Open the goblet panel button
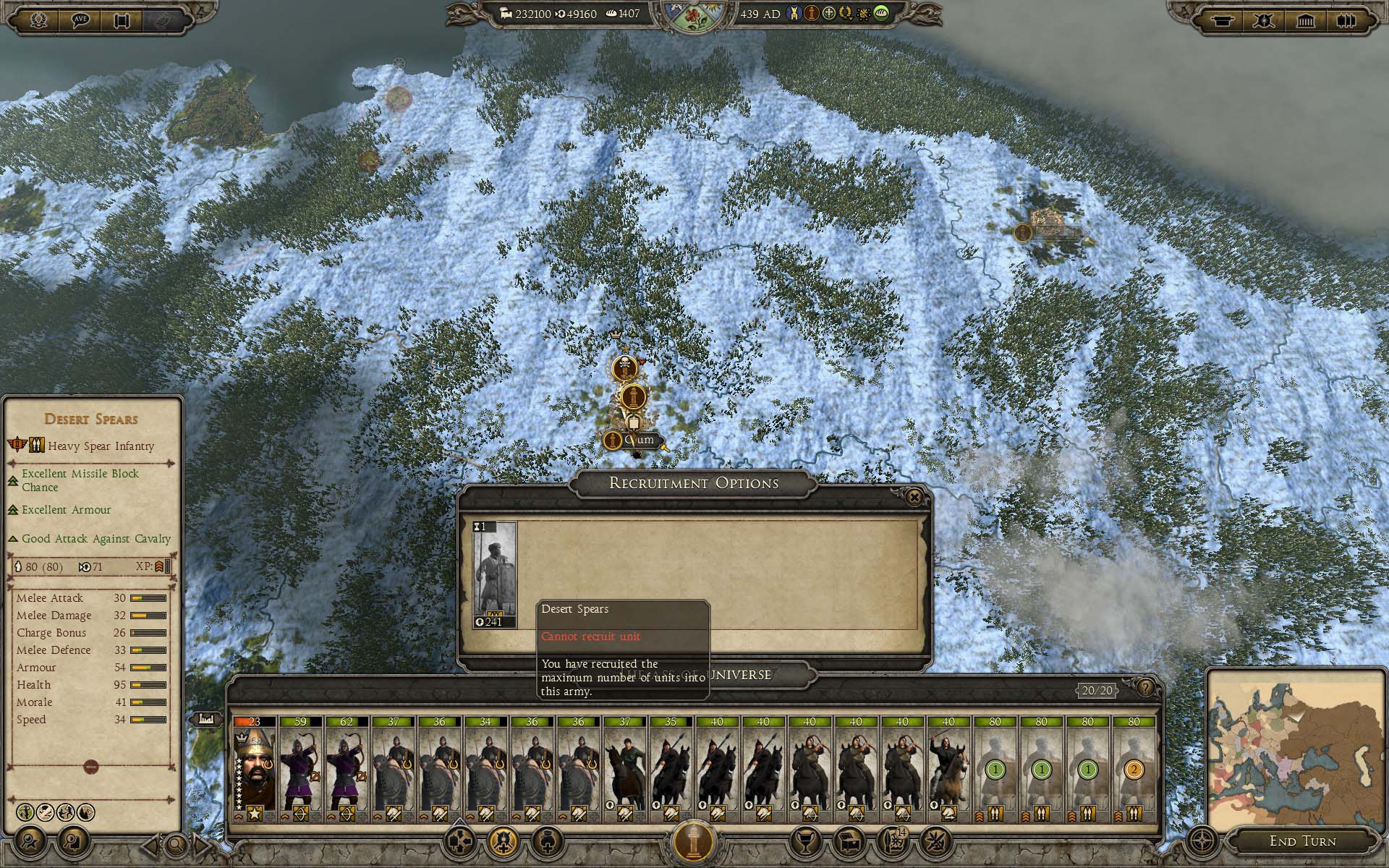The height and width of the screenshot is (868, 1389). (804, 843)
